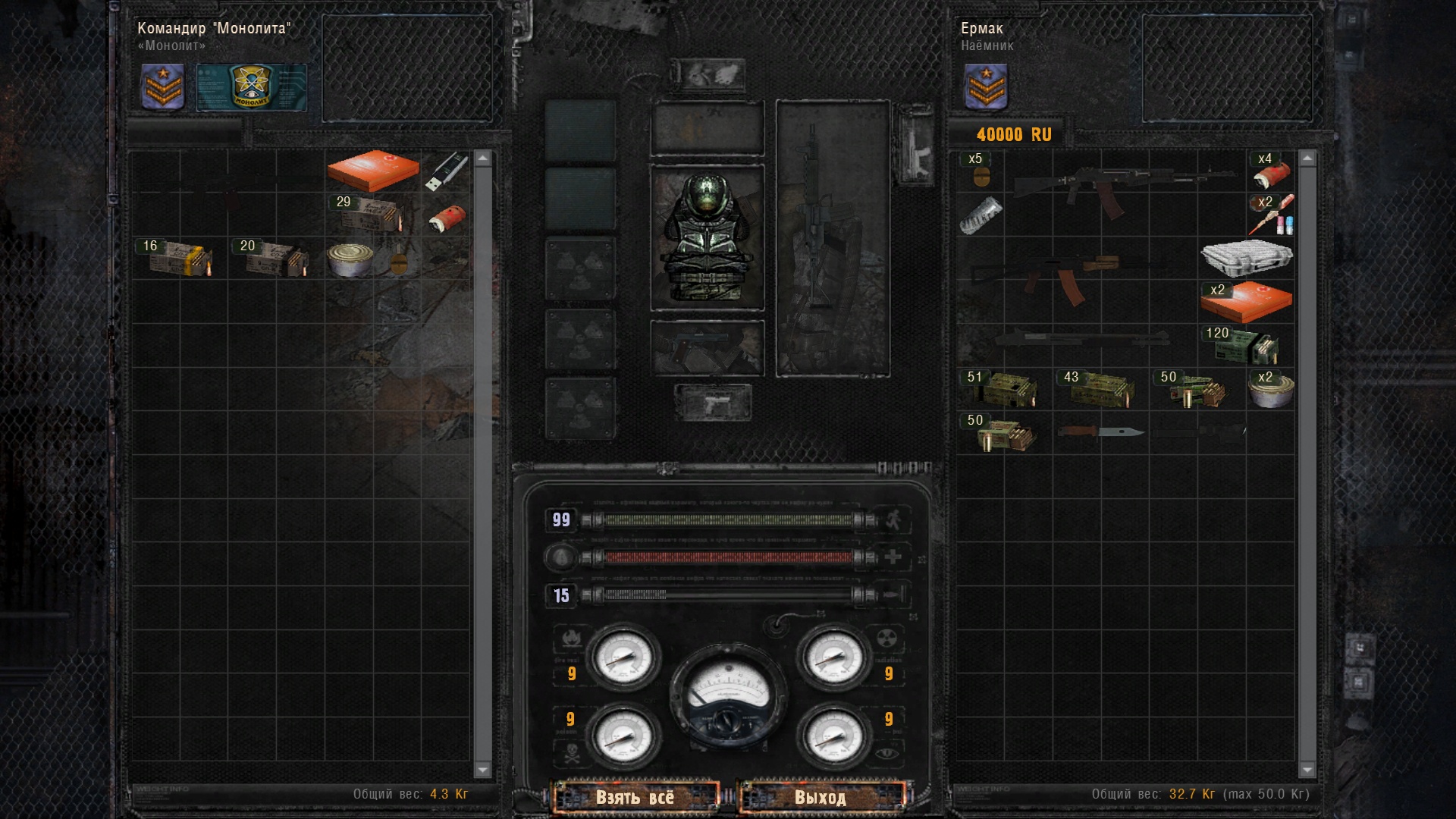Select the red-handled bayonet knife
Viewport: 1456px width, 819px height.
[1101, 432]
